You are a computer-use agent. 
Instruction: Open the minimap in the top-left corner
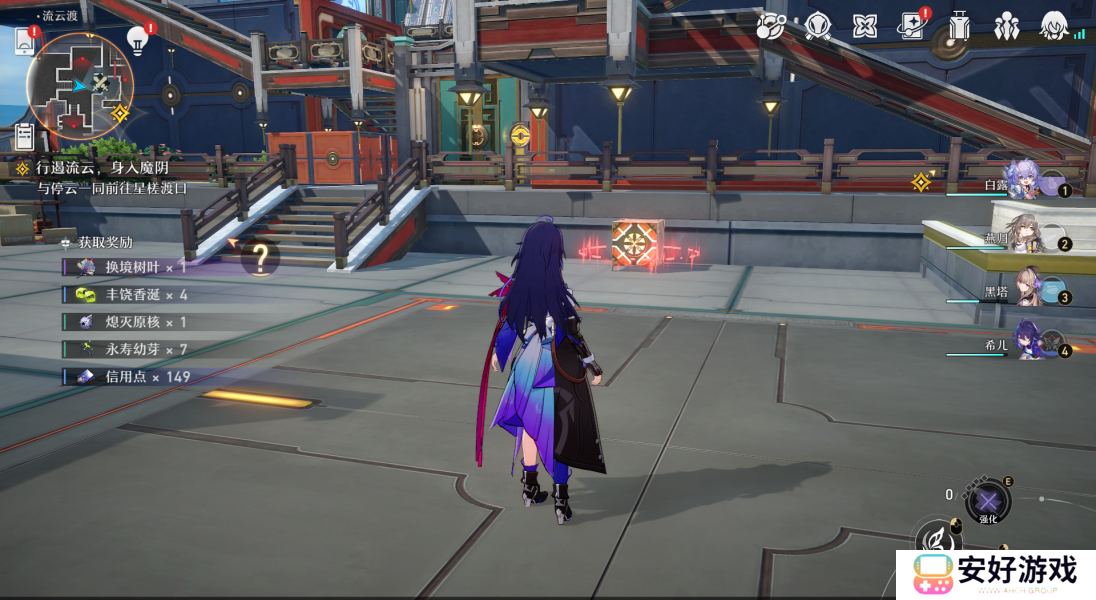tap(78, 84)
